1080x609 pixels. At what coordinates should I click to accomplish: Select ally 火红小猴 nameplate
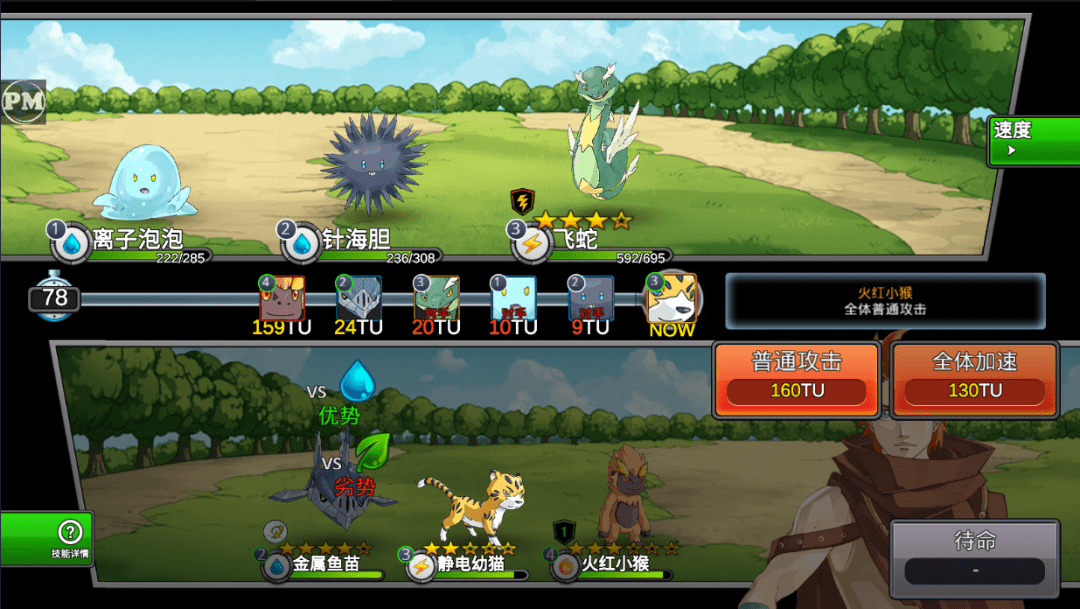[x=614, y=564]
